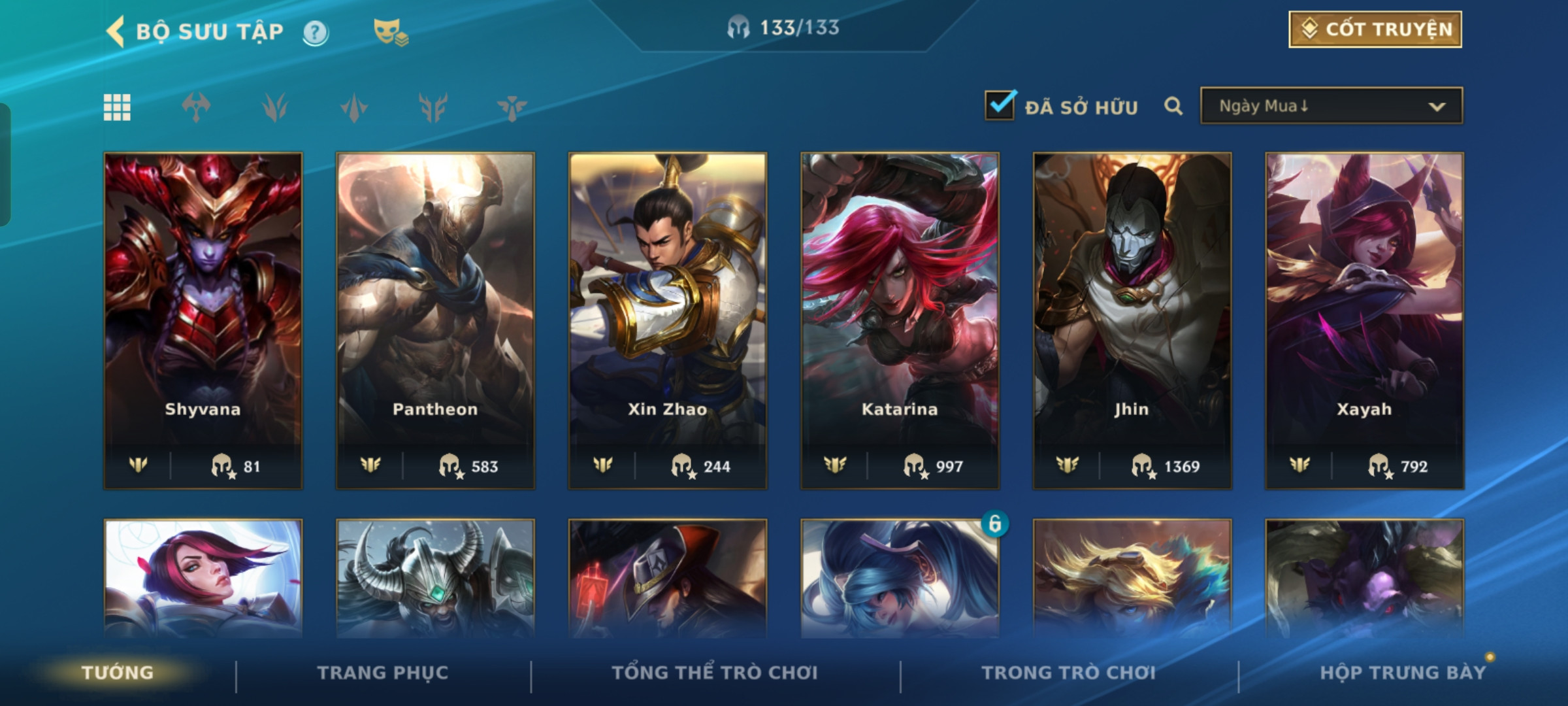
Task: Switch to the Trong Trò Chơi tab
Action: 1069,673
